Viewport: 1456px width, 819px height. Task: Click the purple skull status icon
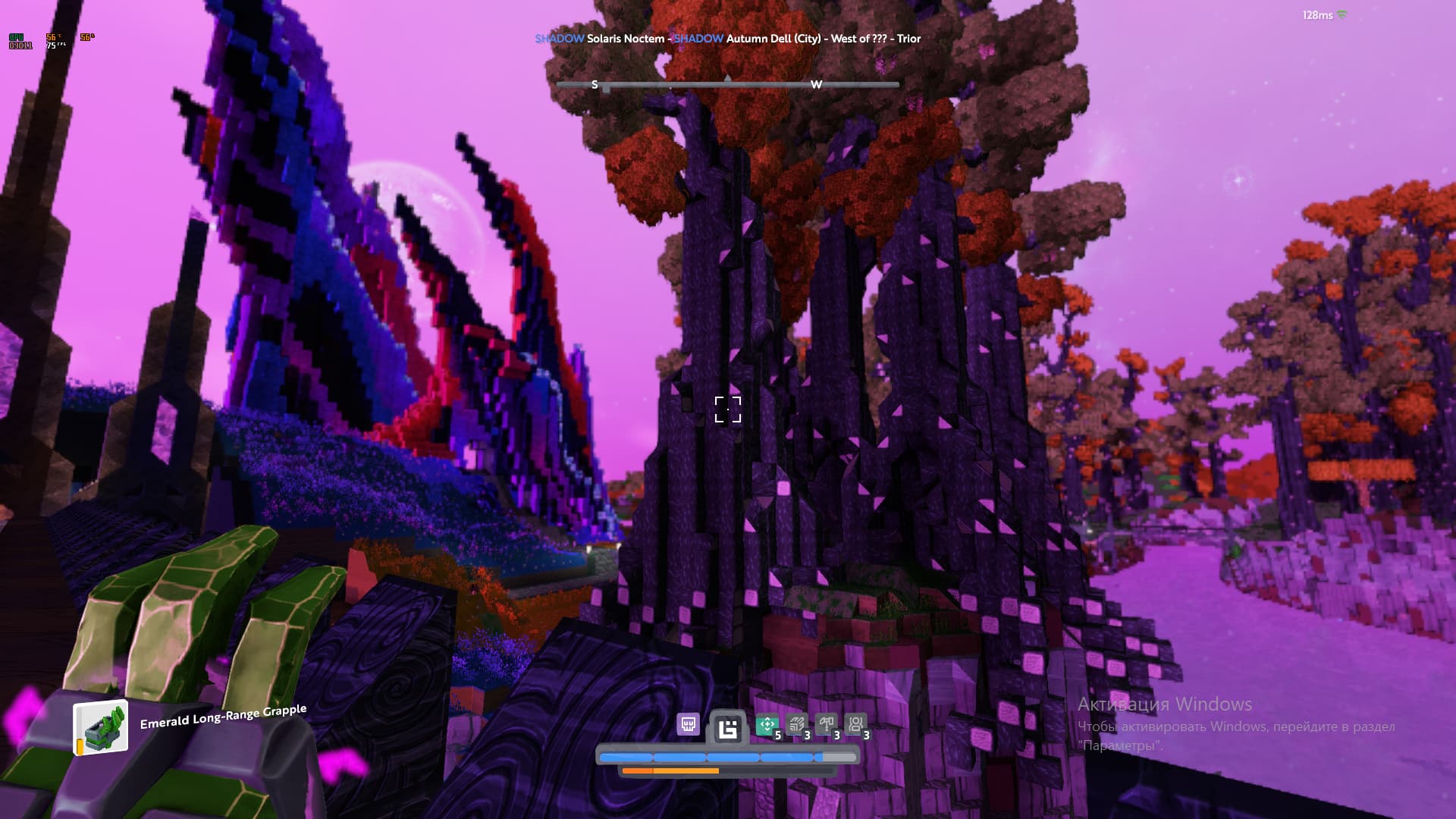[688, 725]
